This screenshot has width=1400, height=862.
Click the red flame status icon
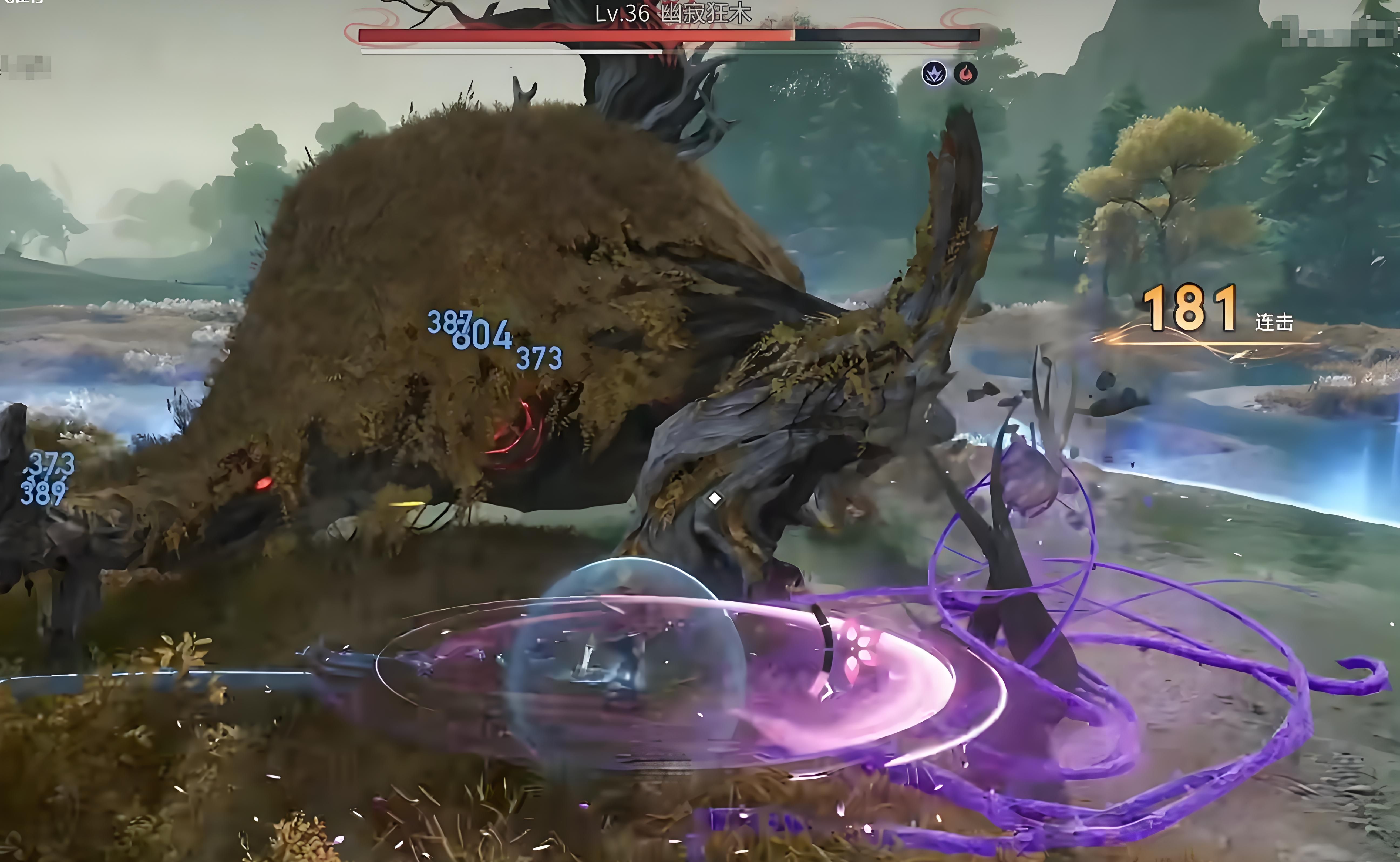click(965, 73)
